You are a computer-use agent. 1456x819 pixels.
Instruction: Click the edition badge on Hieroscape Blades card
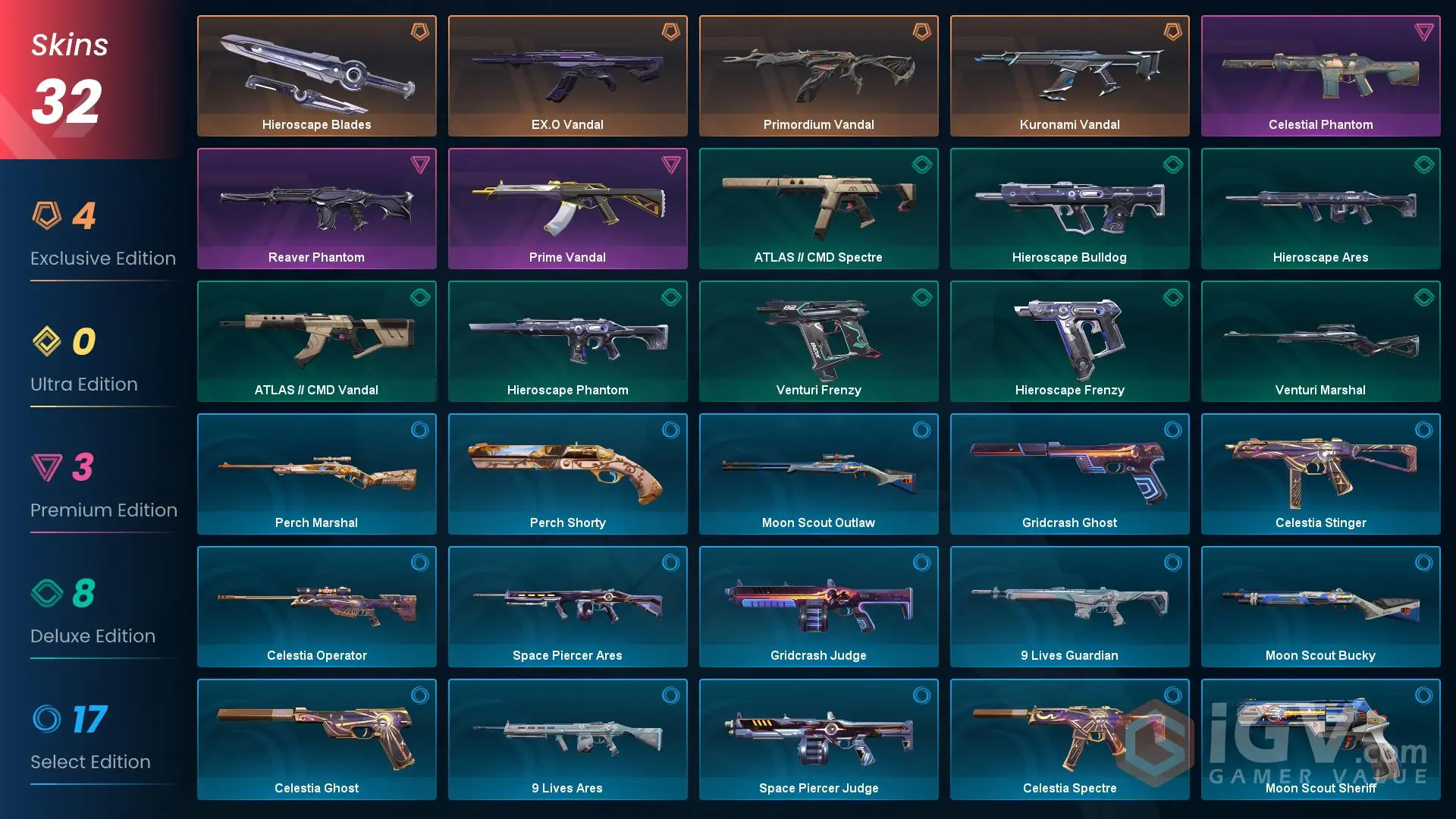click(x=419, y=30)
